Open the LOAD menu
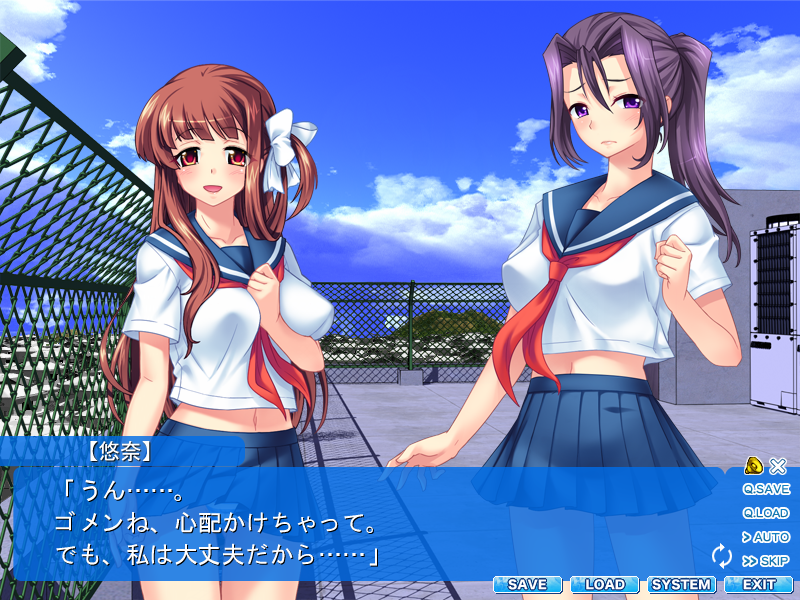This screenshot has height=600, width=800. (x=604, y=584)
